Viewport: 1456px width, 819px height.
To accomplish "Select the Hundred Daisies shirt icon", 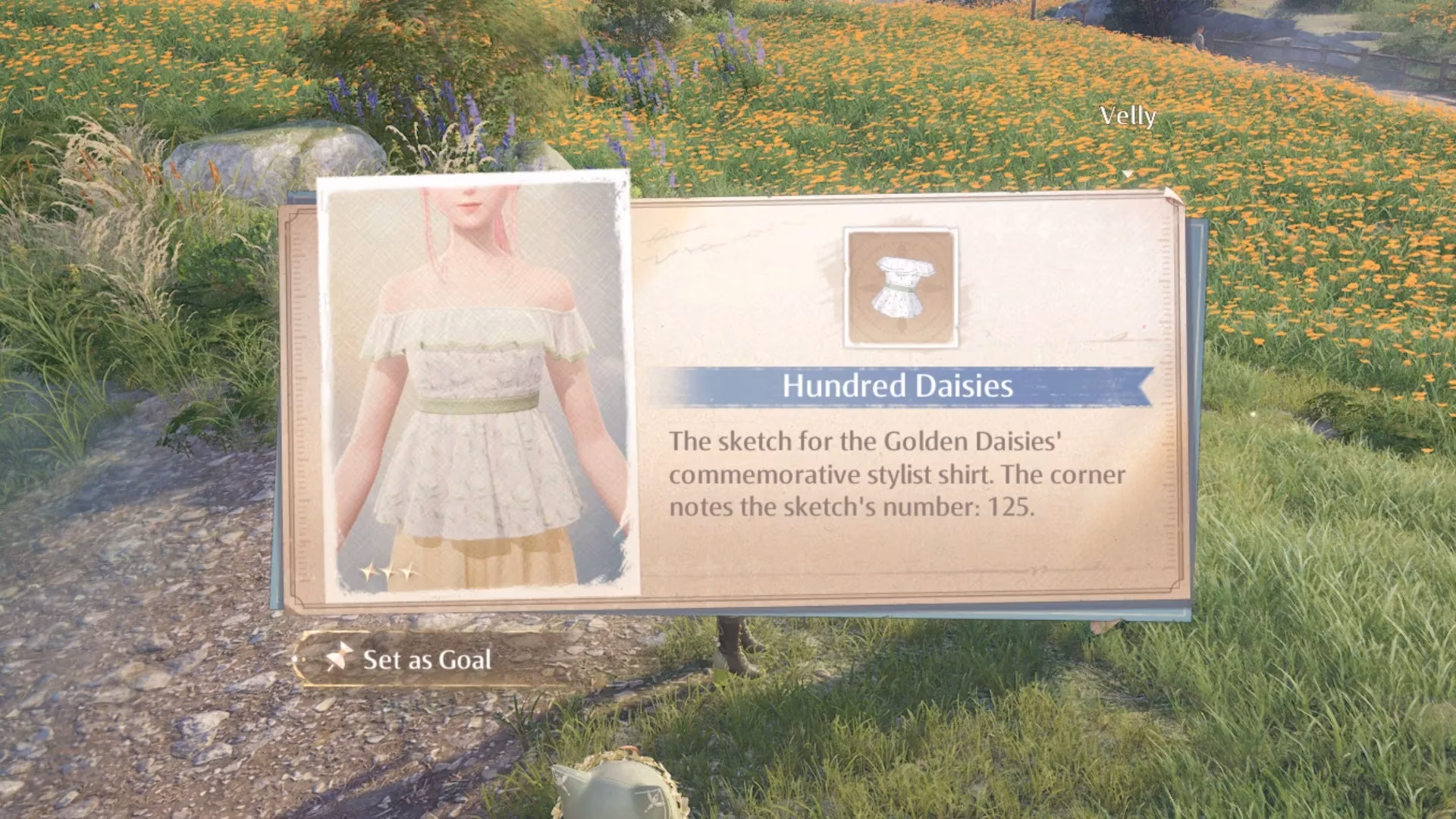I will click(x=901, y=288).
